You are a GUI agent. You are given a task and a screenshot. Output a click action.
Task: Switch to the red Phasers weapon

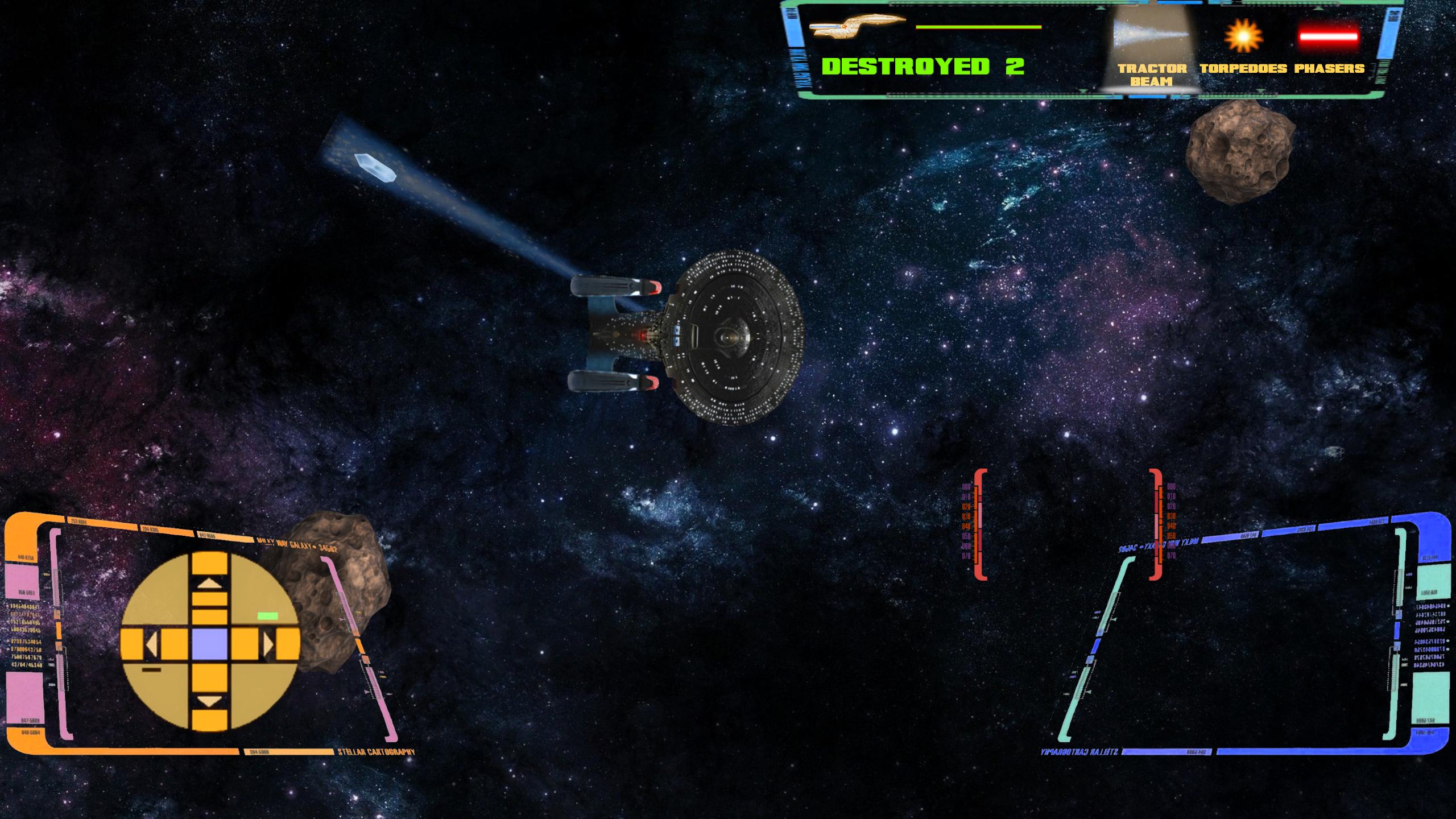coord(1329,36)
